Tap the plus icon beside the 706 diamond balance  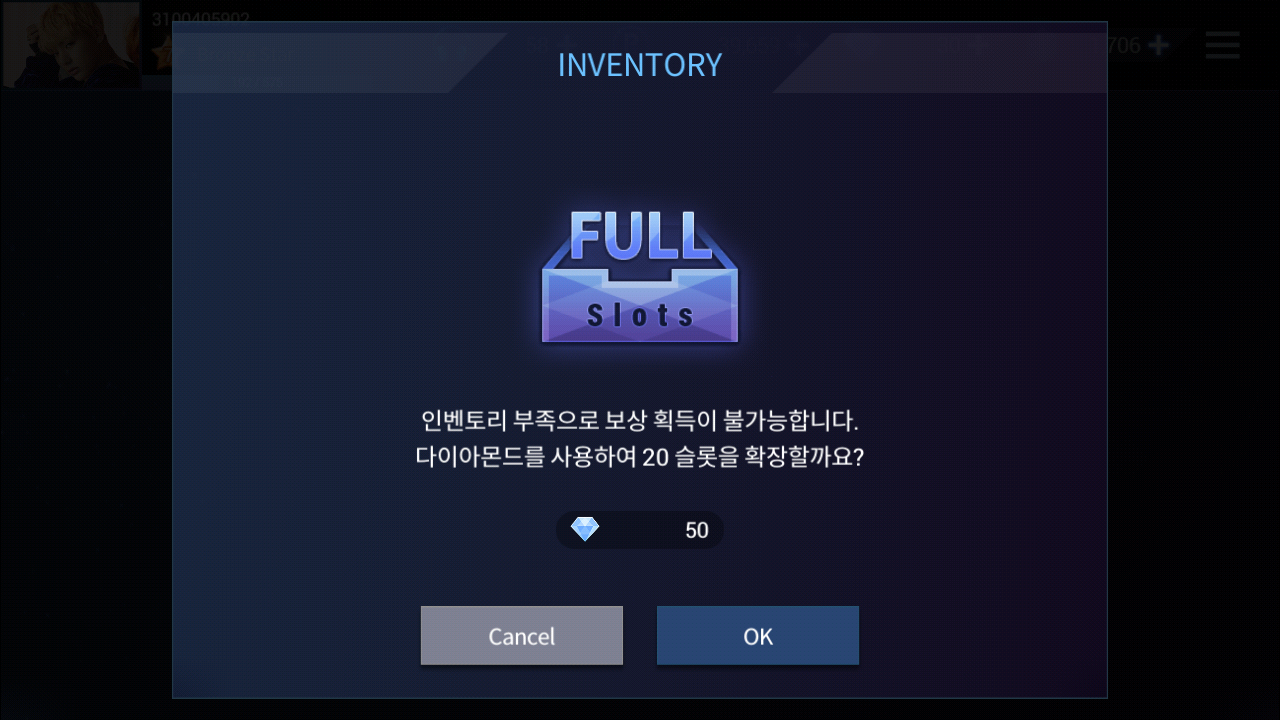pyautogui.click(x=1157, y=44)
